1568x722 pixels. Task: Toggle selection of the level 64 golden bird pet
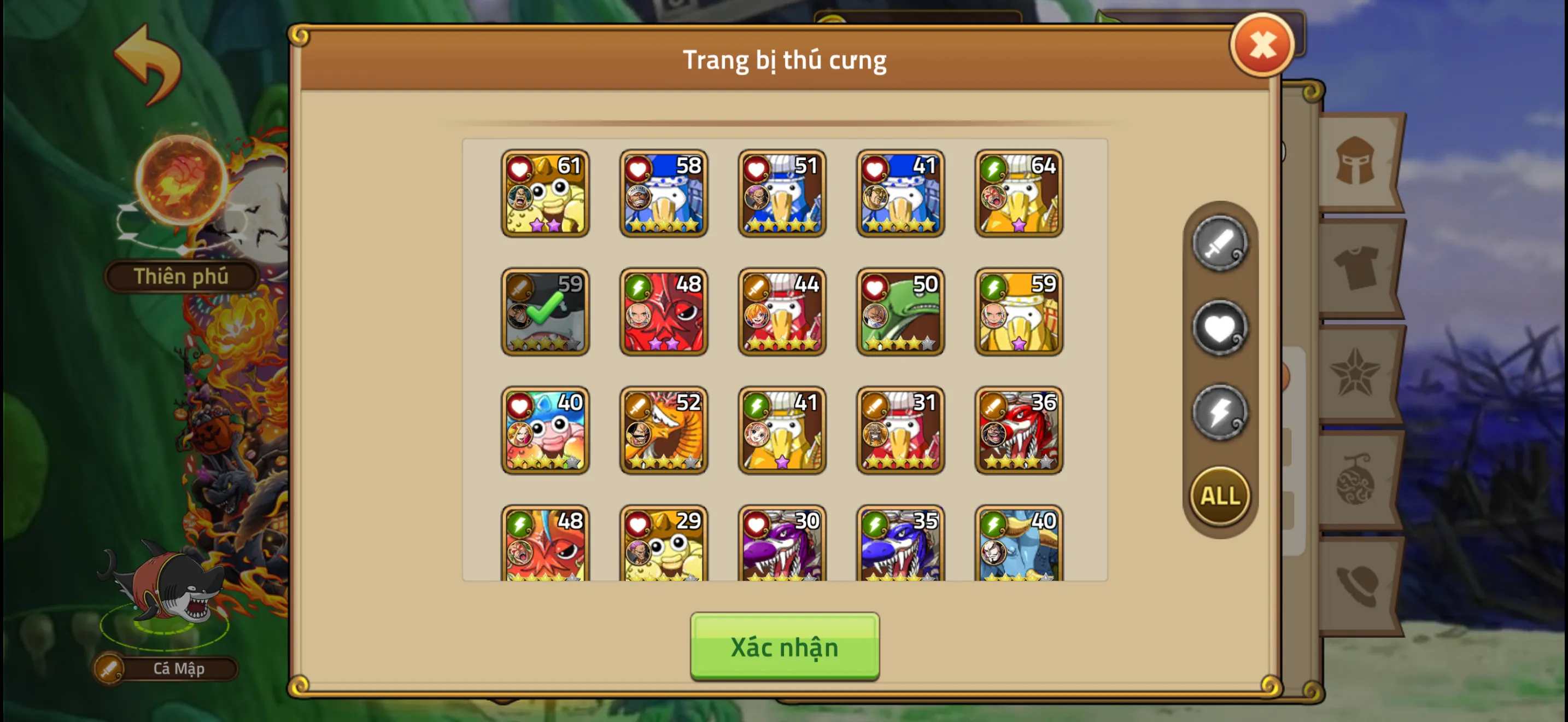[1019, 194]
